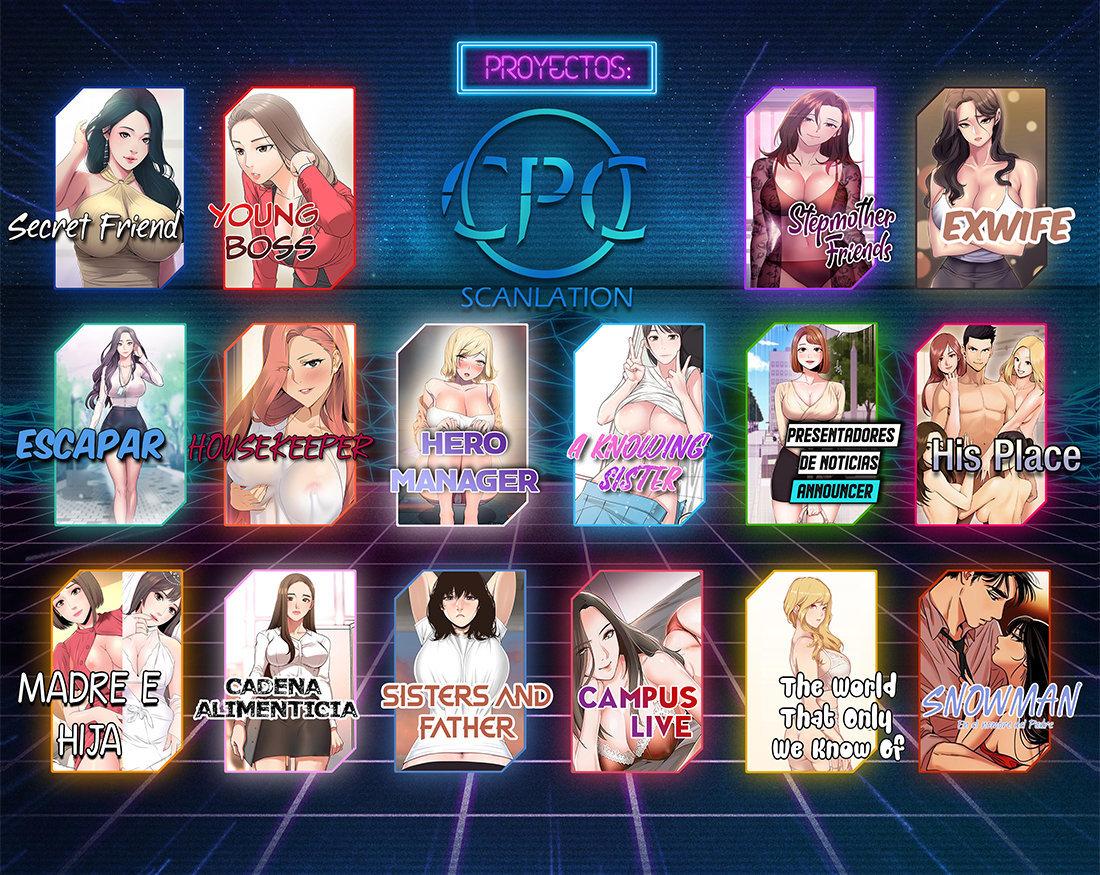Viewport: 1100px width, 875px height.
Task: Choose the His Place project cover
Action: click(x=981, y=423)
